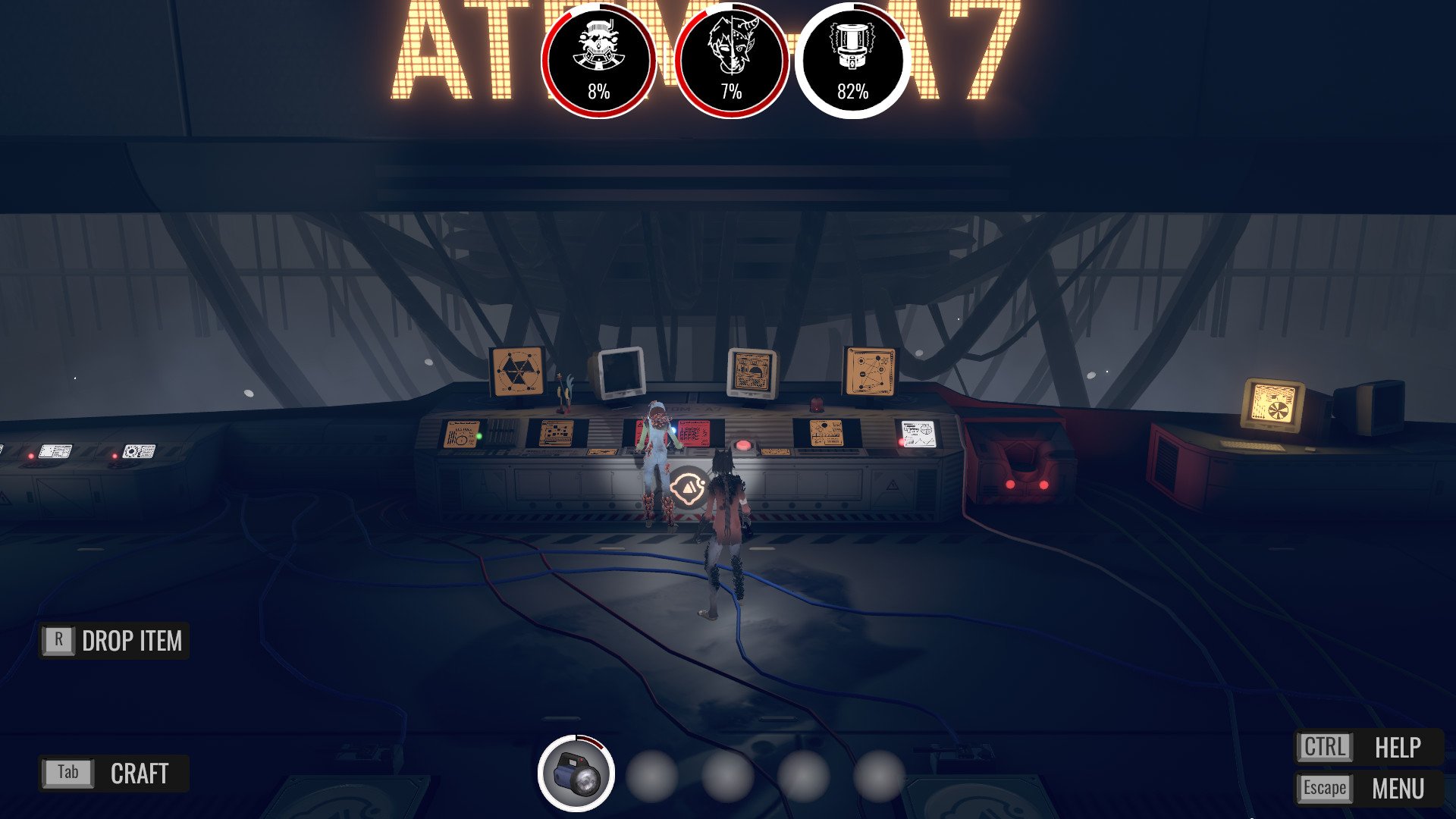This screenshot has height=819, width=1456.
Task: Click the Tab key icon next to CRAFT
Action: [x=67, y=773]
